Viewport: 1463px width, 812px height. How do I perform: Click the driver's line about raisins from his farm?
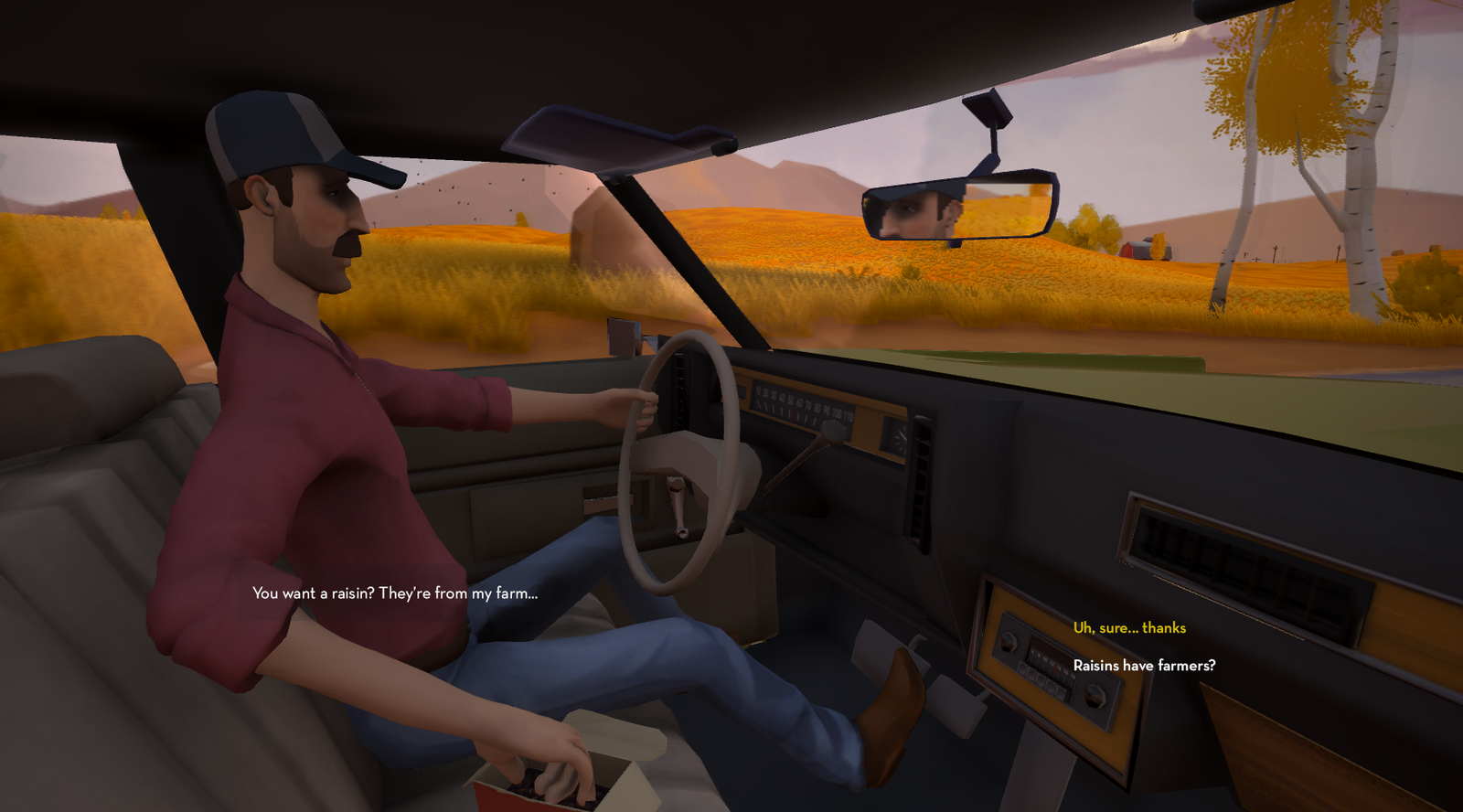pyautogui.click(x=395, y=593)
